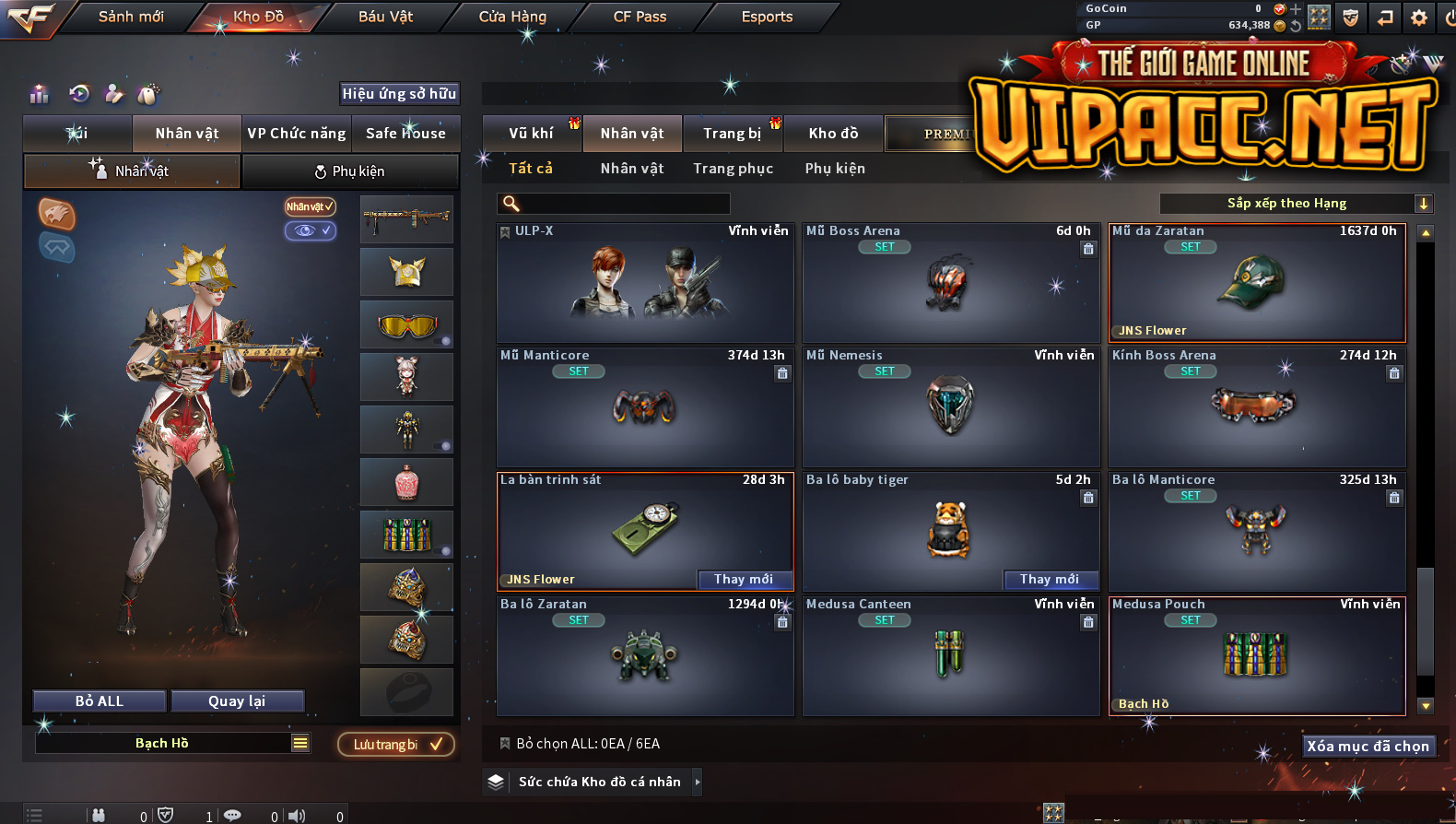Go to the Cửa Hàng shop
This screenshot has width=1456, height=824.
click(512, 17)
